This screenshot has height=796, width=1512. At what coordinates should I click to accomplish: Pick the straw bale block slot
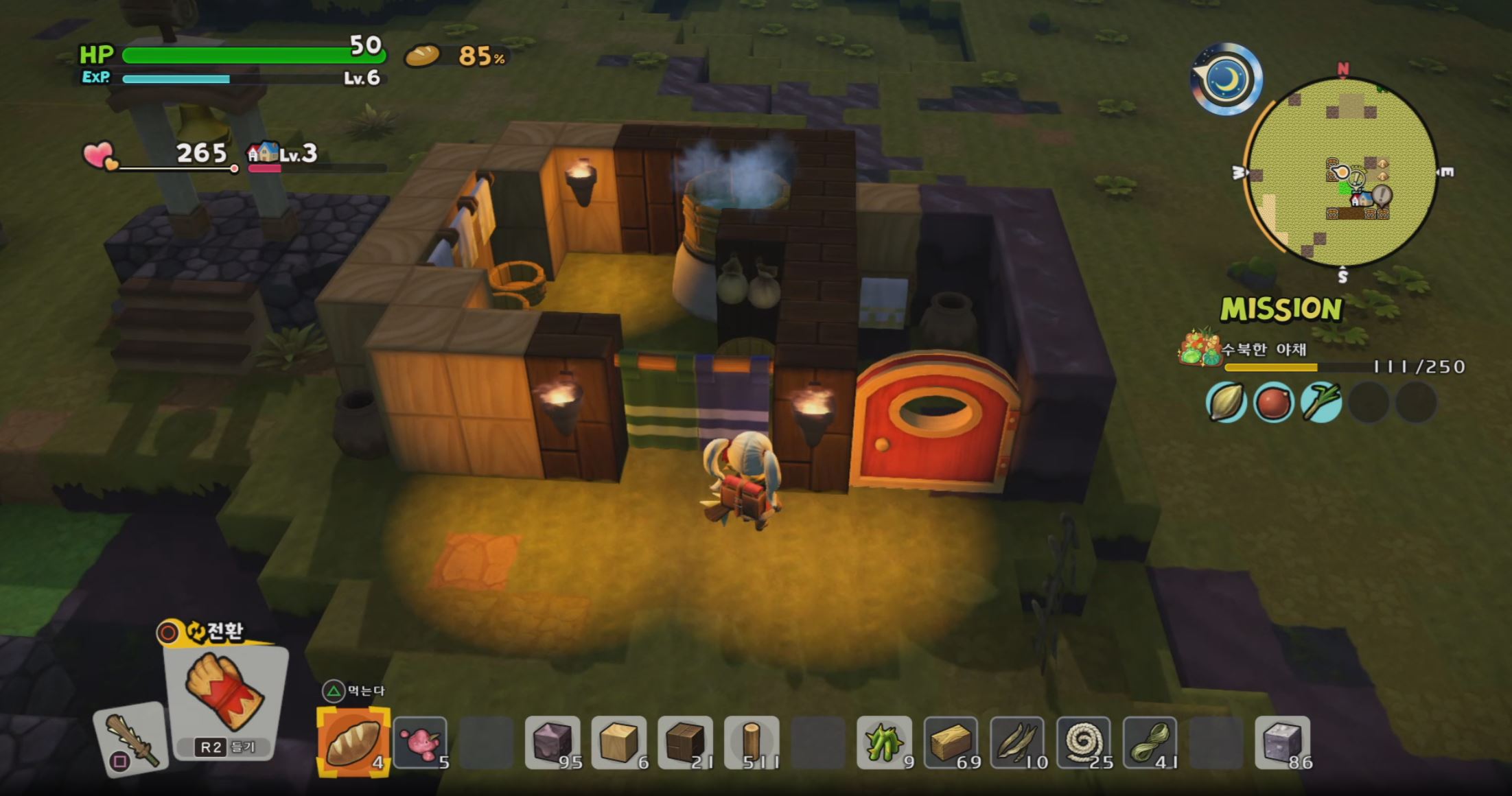[951, 743]
